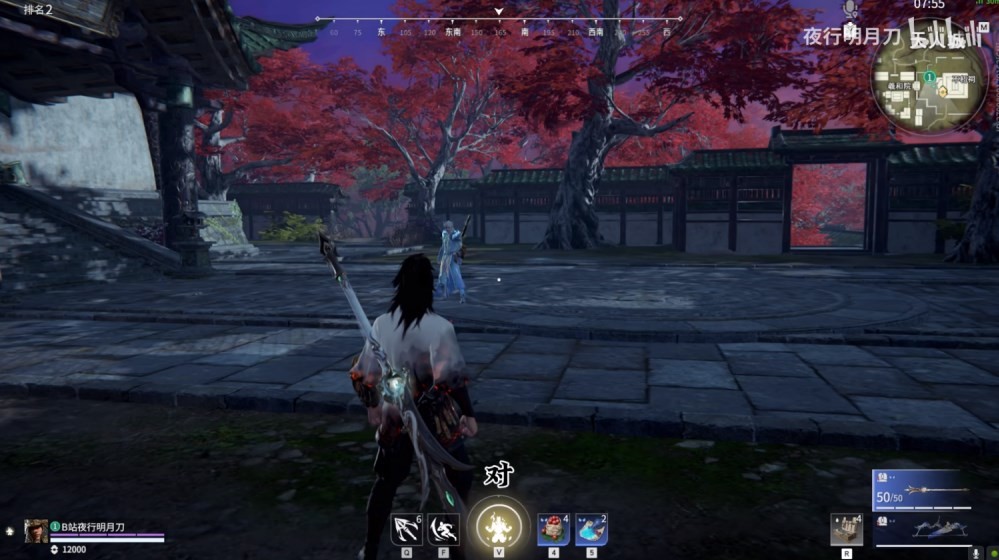
Task: Open the circular minimap
Action: pos(929,84)
